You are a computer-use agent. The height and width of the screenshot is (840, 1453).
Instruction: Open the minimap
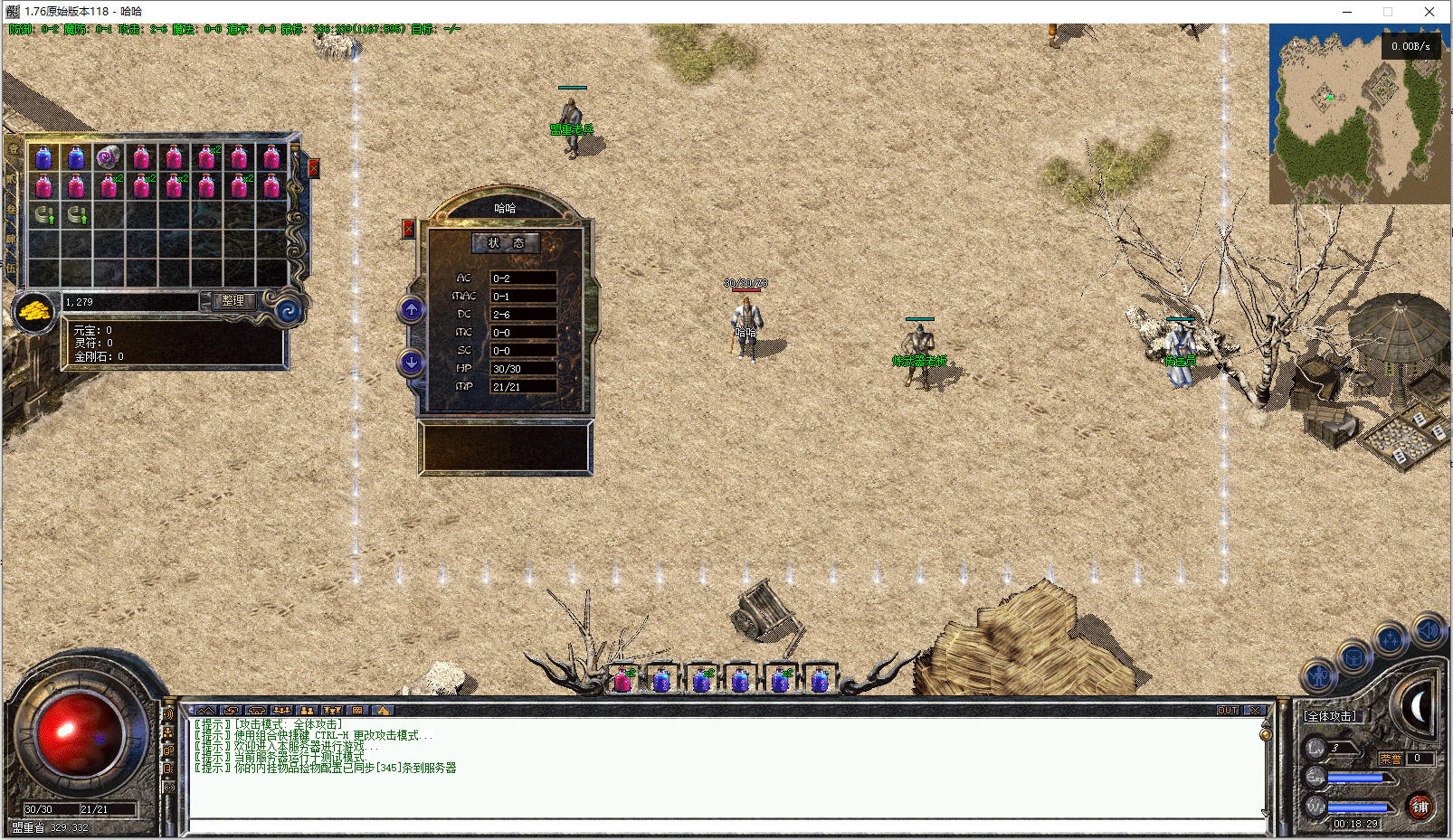(x=1358, y=113)
